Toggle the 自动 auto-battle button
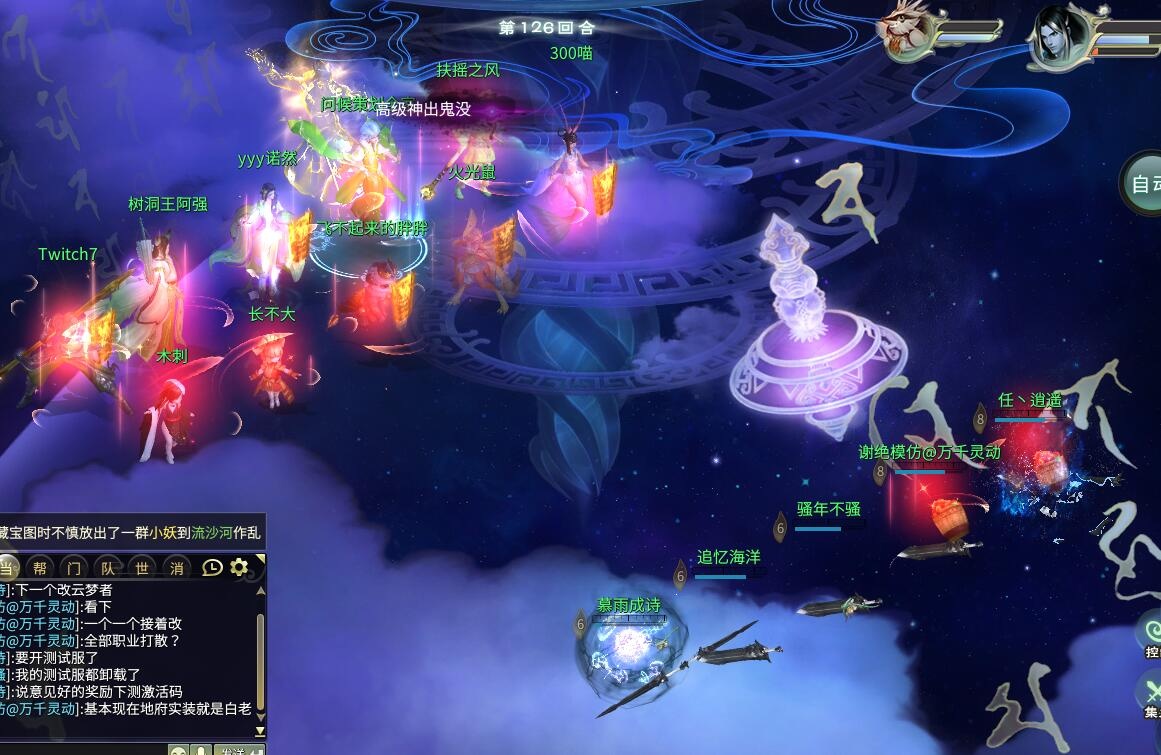 click(1143, 184)
